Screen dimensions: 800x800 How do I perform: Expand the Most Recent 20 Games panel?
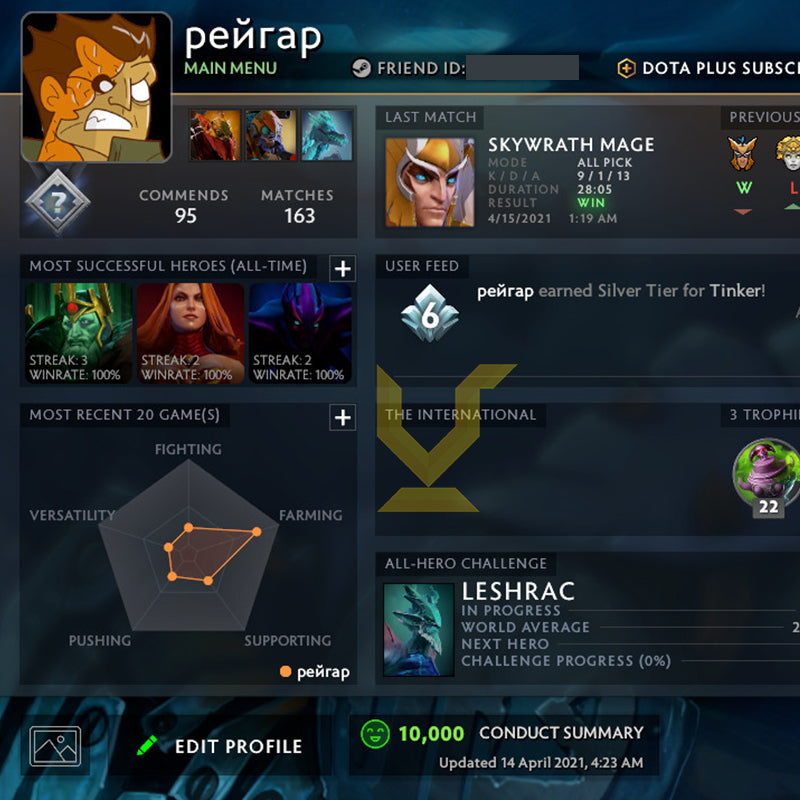342,417
